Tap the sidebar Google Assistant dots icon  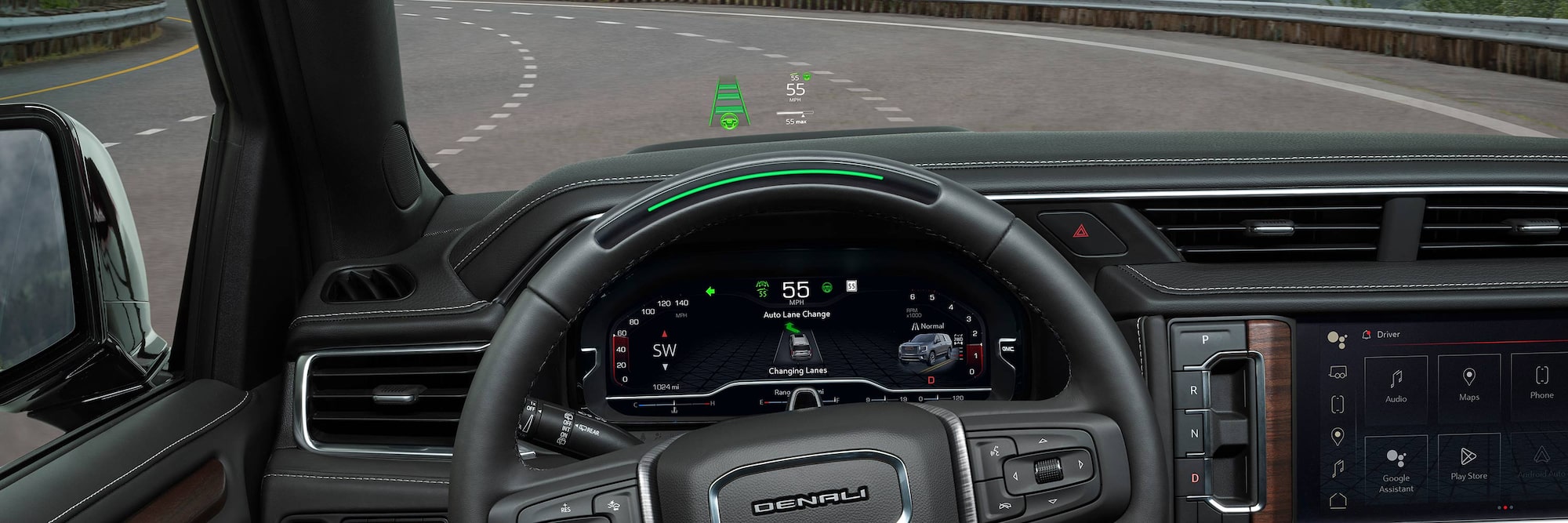tap(1337, 339)
